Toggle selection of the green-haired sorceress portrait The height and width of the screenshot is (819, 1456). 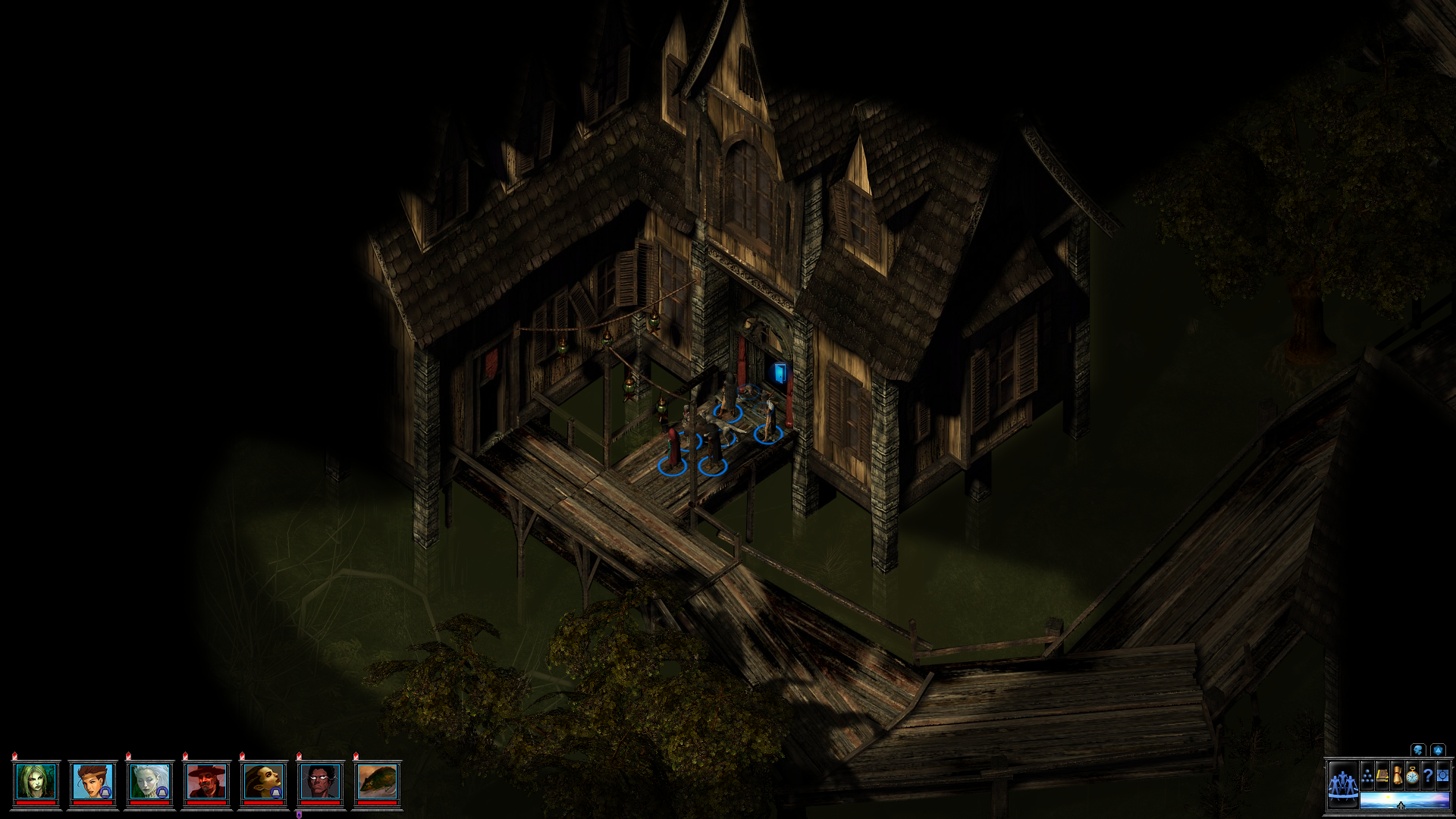click(x=35, y=780)
